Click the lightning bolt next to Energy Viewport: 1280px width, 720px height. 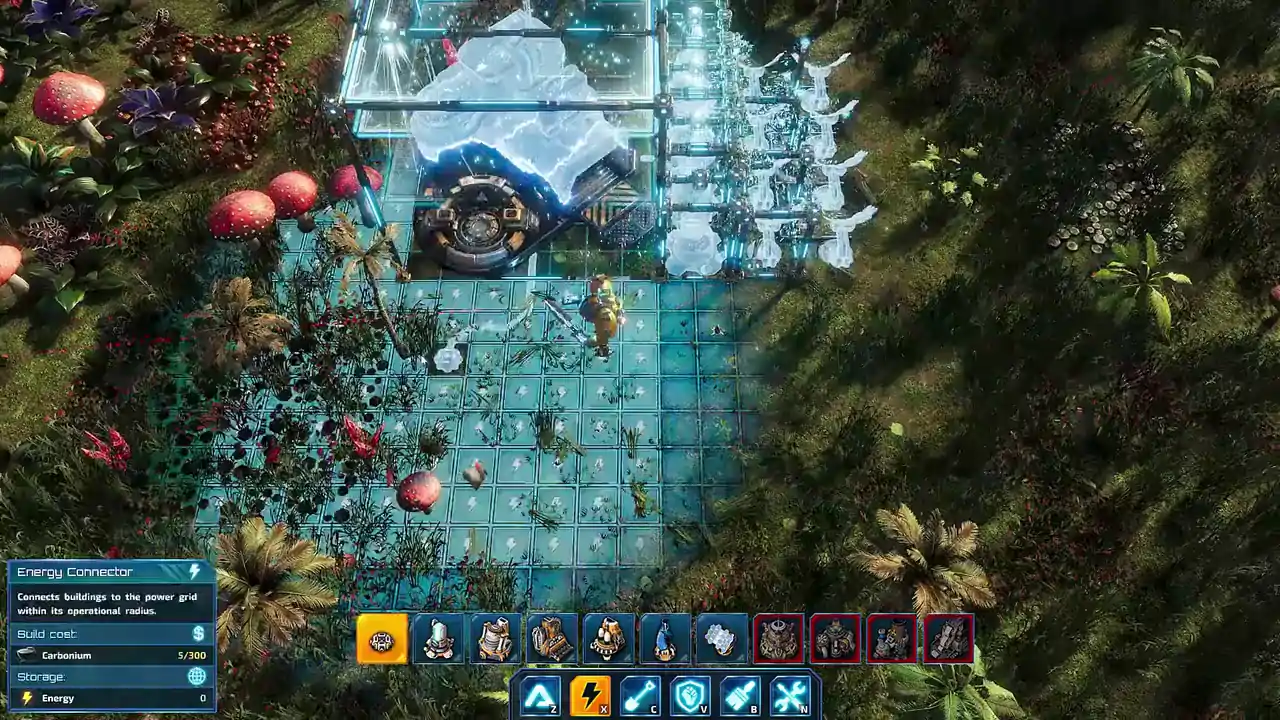27,698
